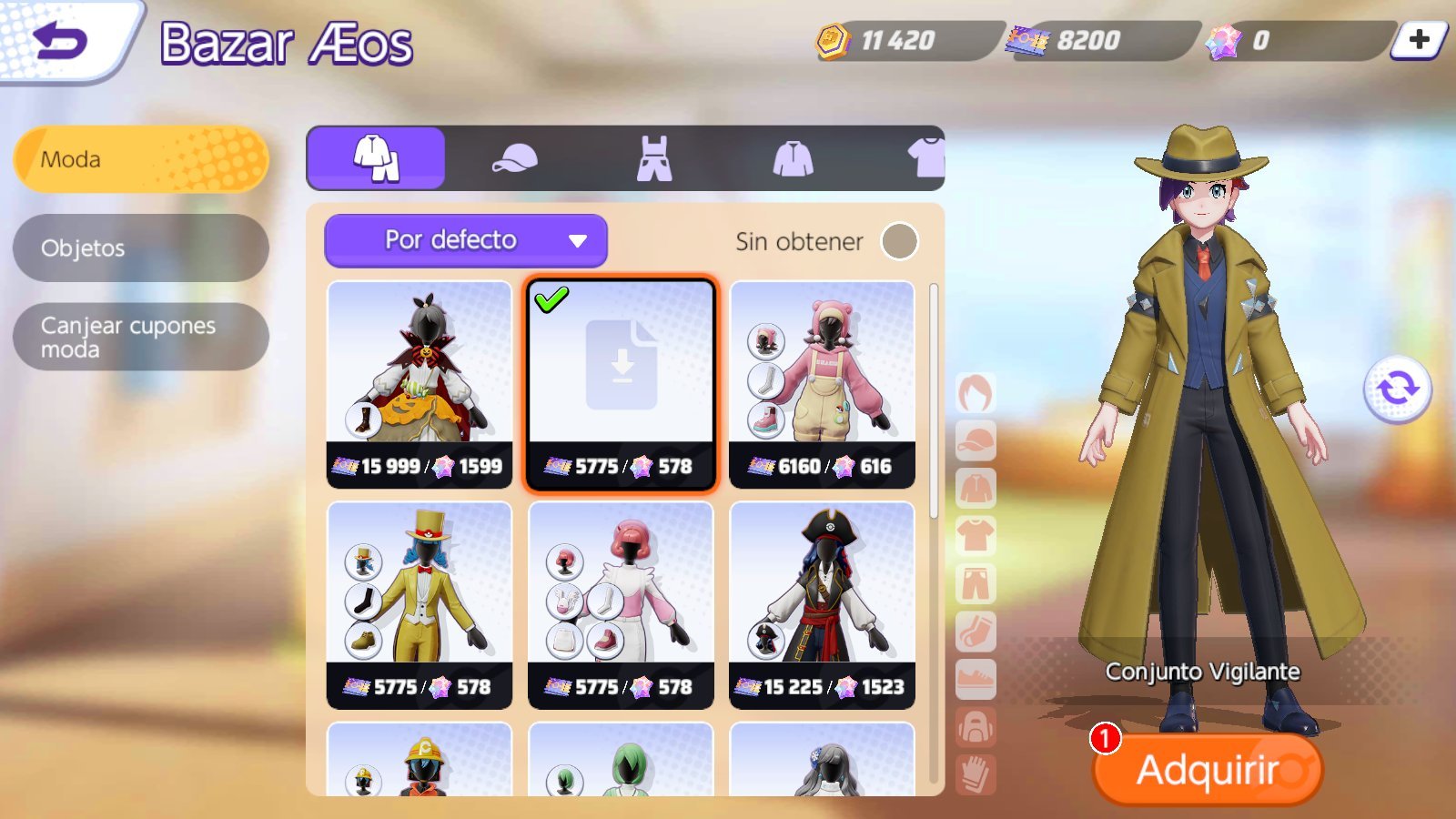The width and height of the screenshot is (1456, 819).
Task: Go back using the return arrow
Action: [x=60, y=41]
